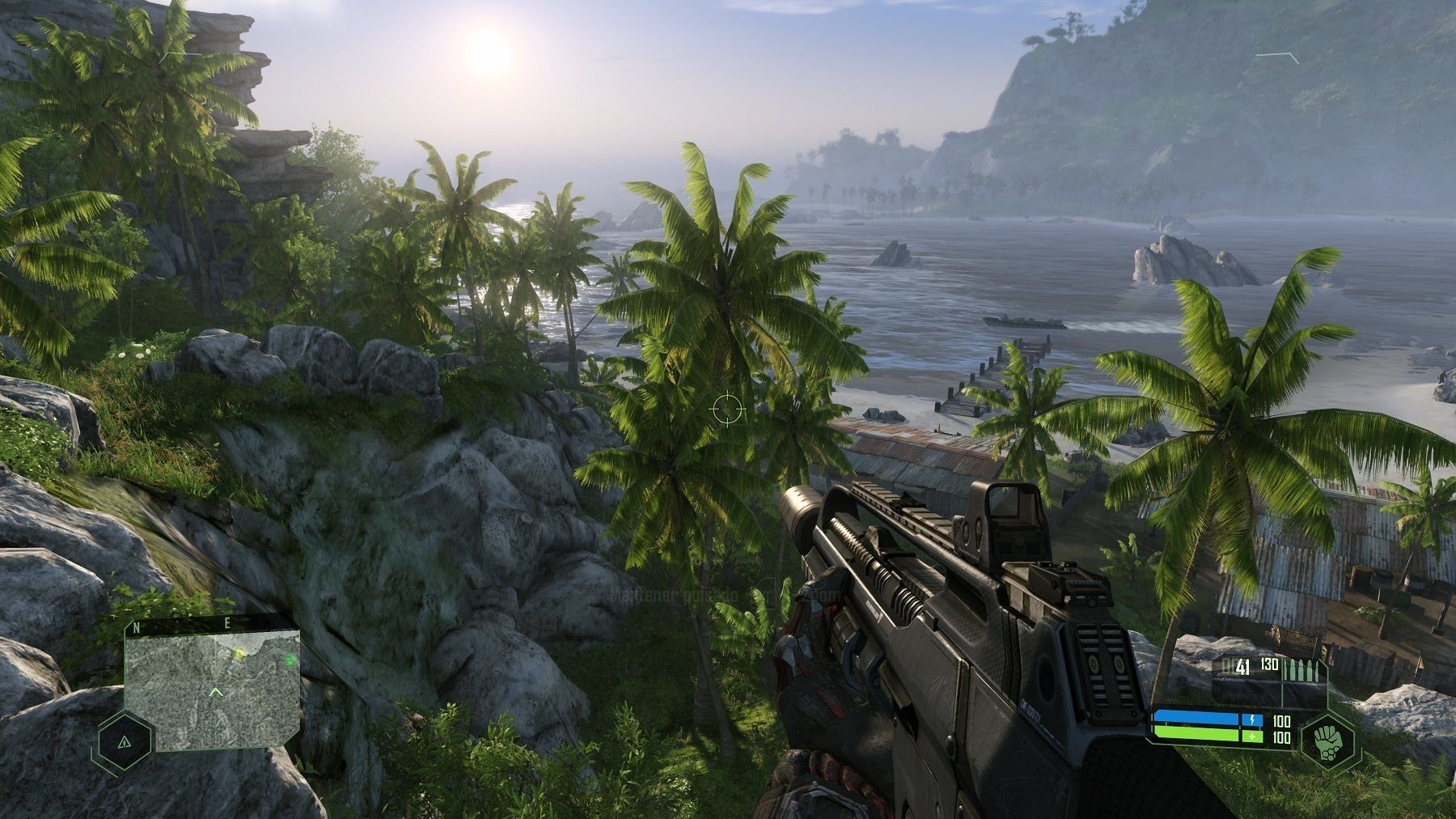Select the green objective marker on minimap
Viewport: 1456px width, 819px height.
click(x=290, y=660)
